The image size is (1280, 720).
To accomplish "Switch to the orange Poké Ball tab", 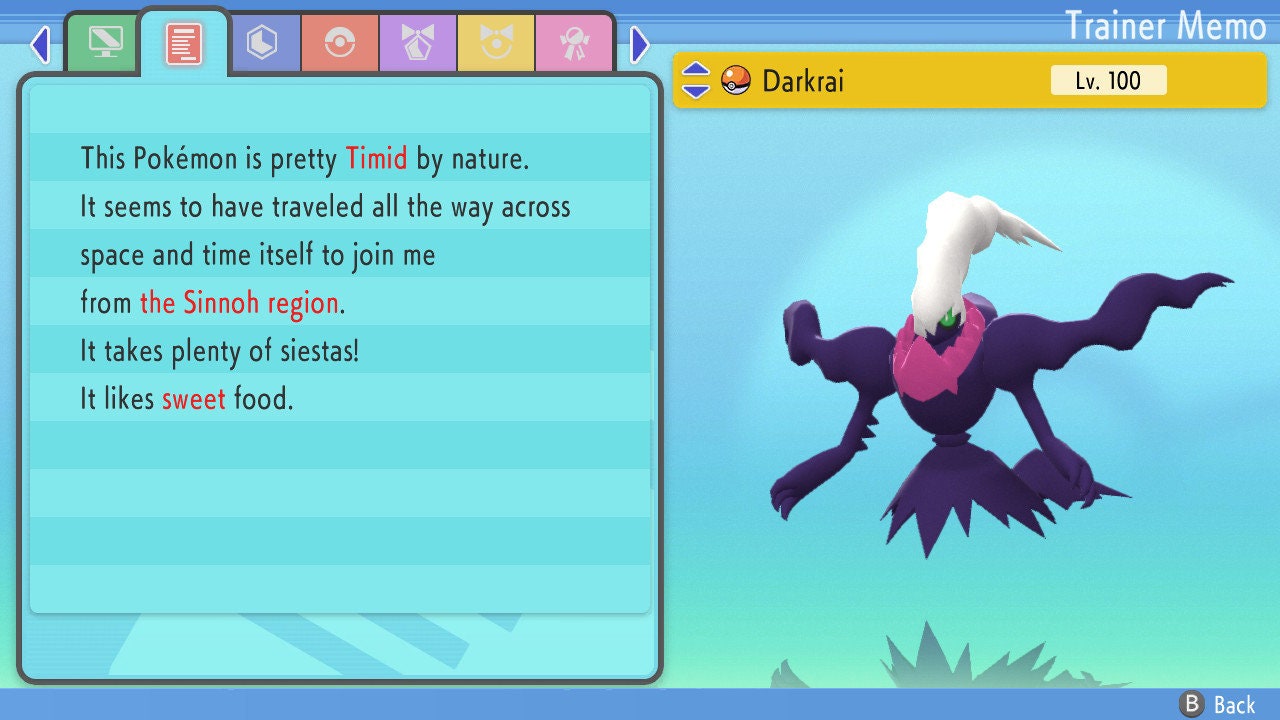I will (340, 43).
